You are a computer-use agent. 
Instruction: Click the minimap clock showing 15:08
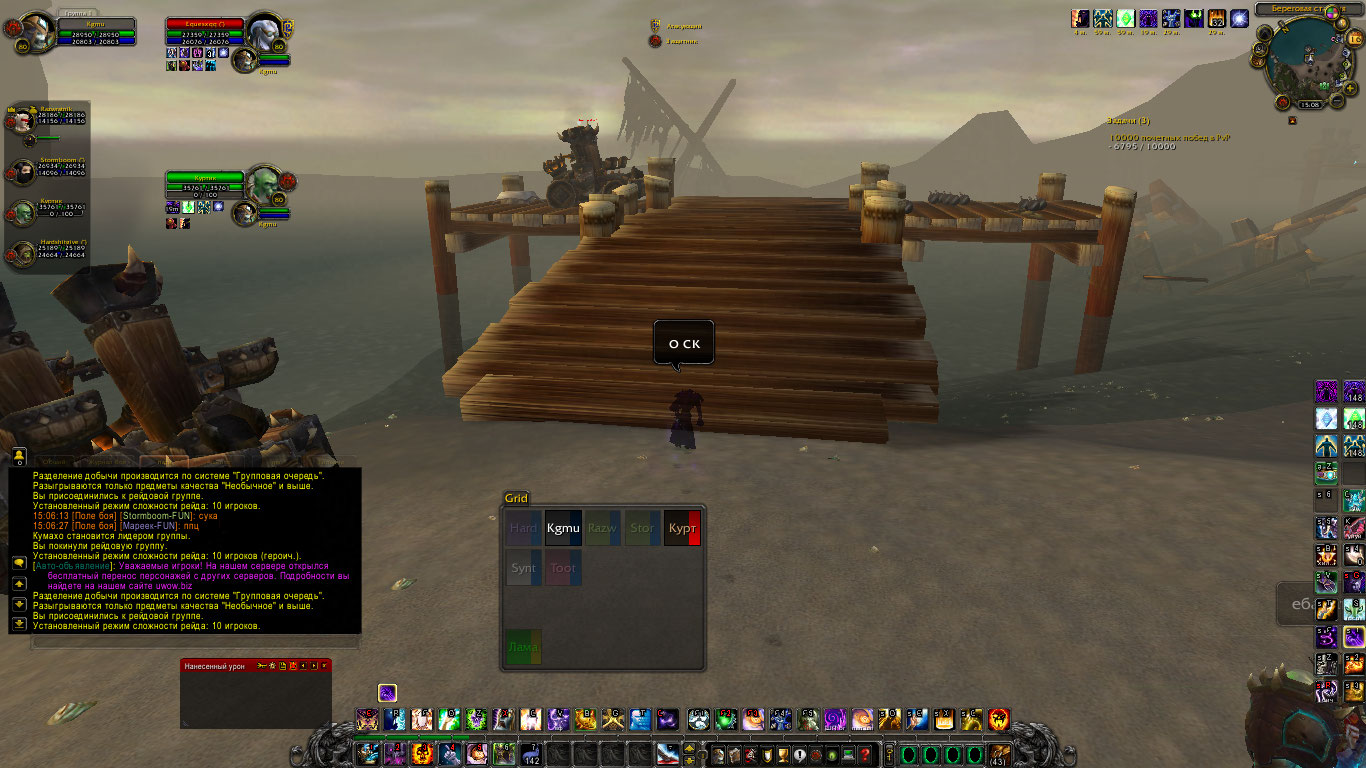pos(1309,104)
